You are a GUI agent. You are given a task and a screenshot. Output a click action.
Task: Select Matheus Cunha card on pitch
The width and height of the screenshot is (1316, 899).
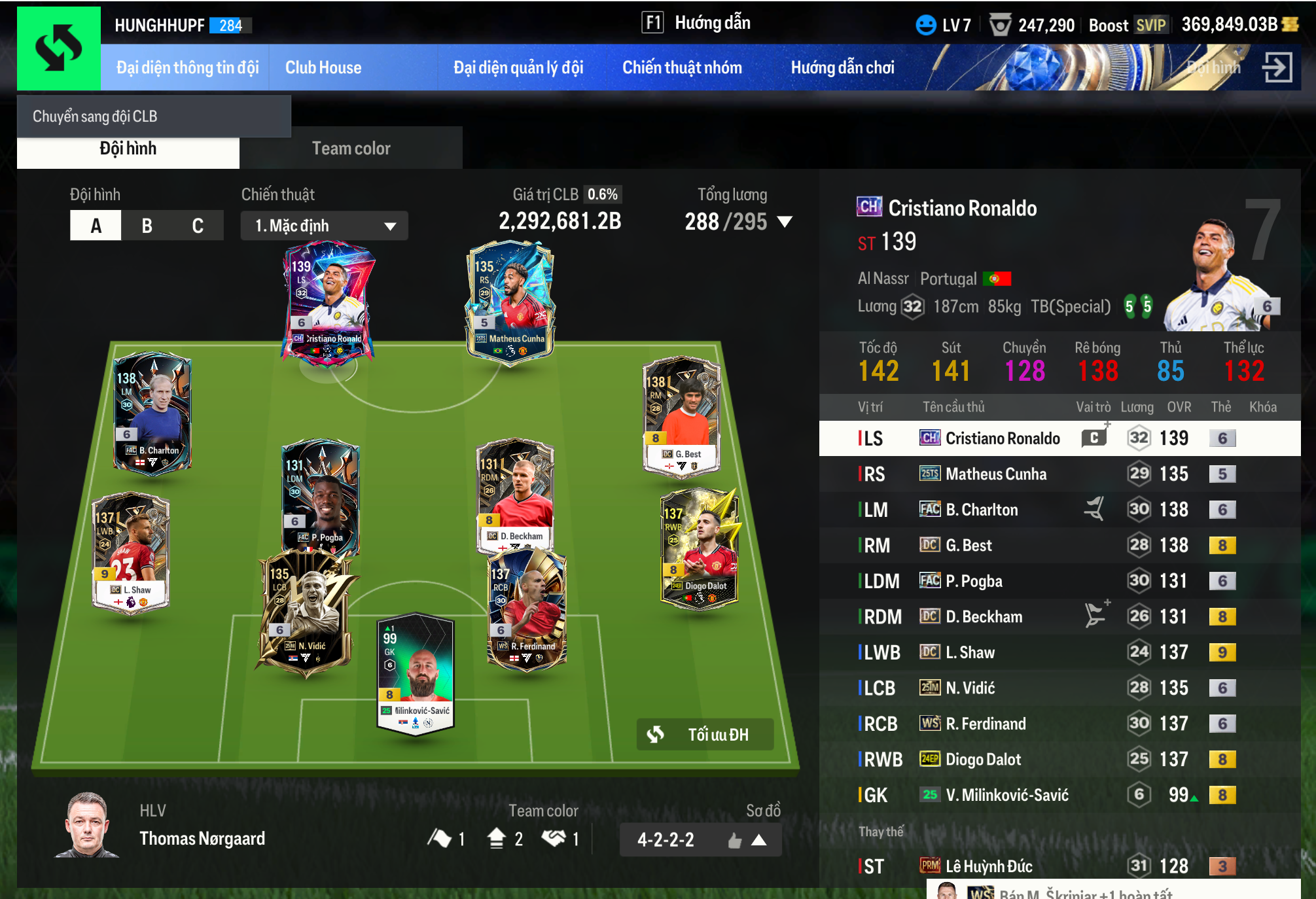(510, 301)
